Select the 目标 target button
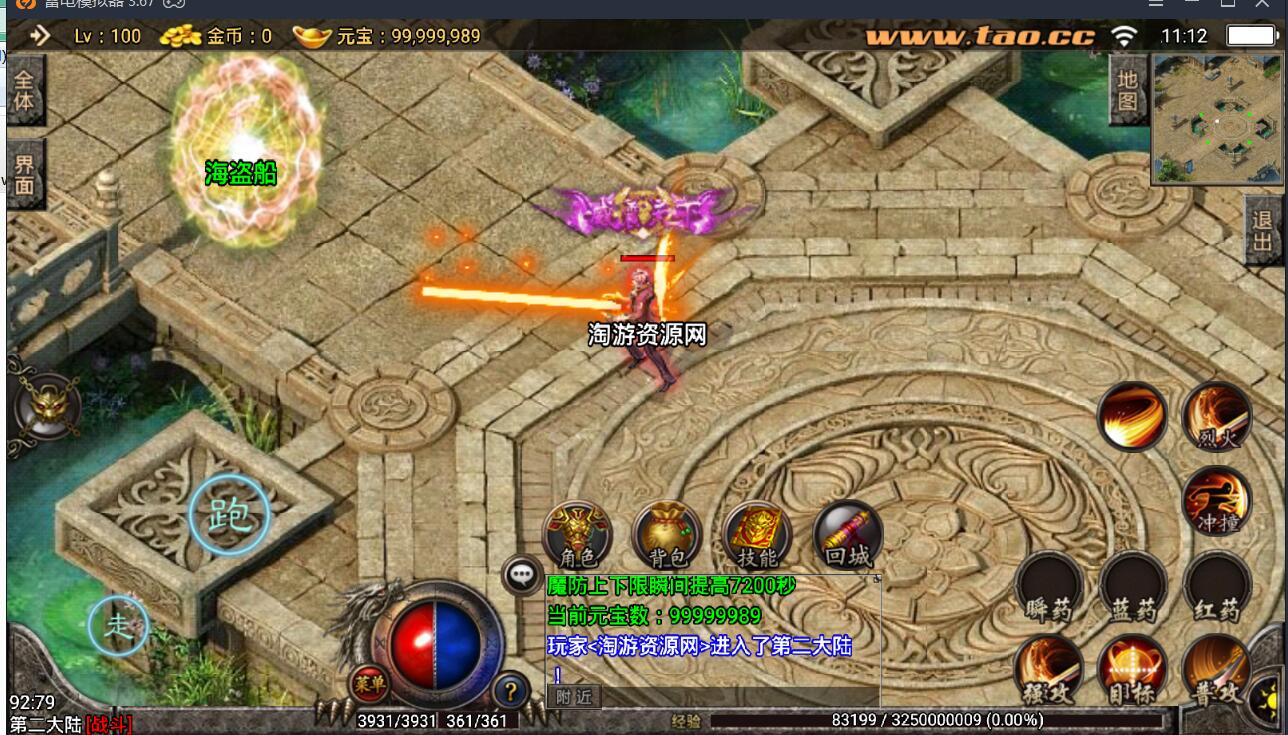Image resolution: width=1288 pixels, height=735 pixels. (x=1133, y=669)
